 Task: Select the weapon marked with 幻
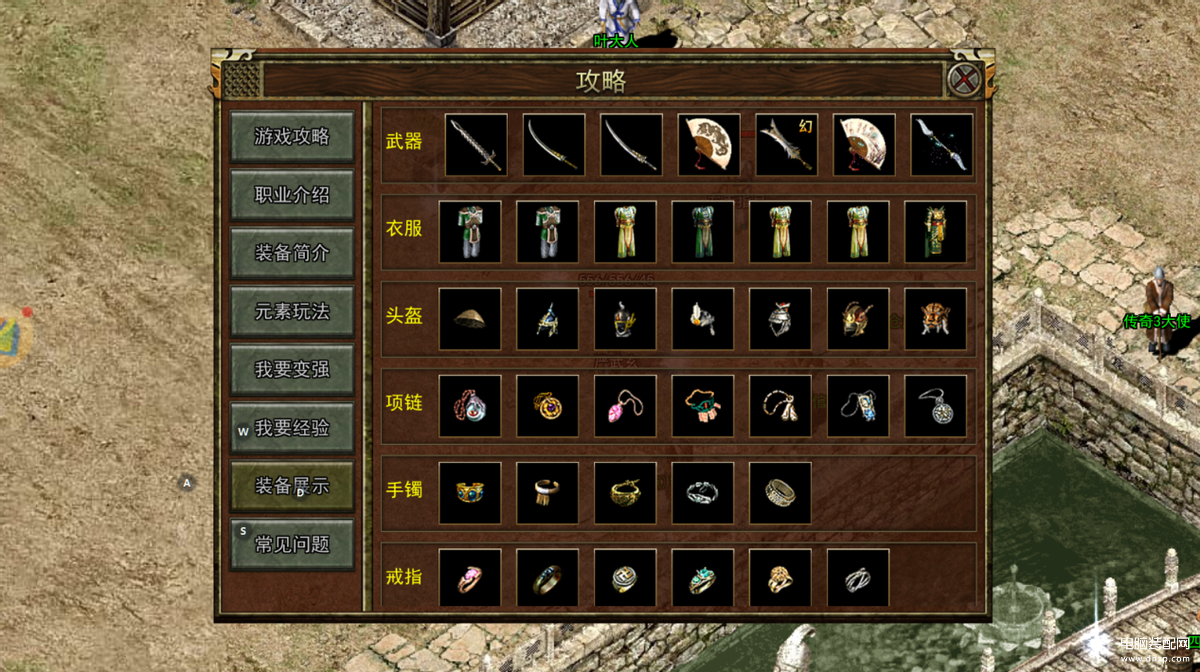(x=786, y=145)
